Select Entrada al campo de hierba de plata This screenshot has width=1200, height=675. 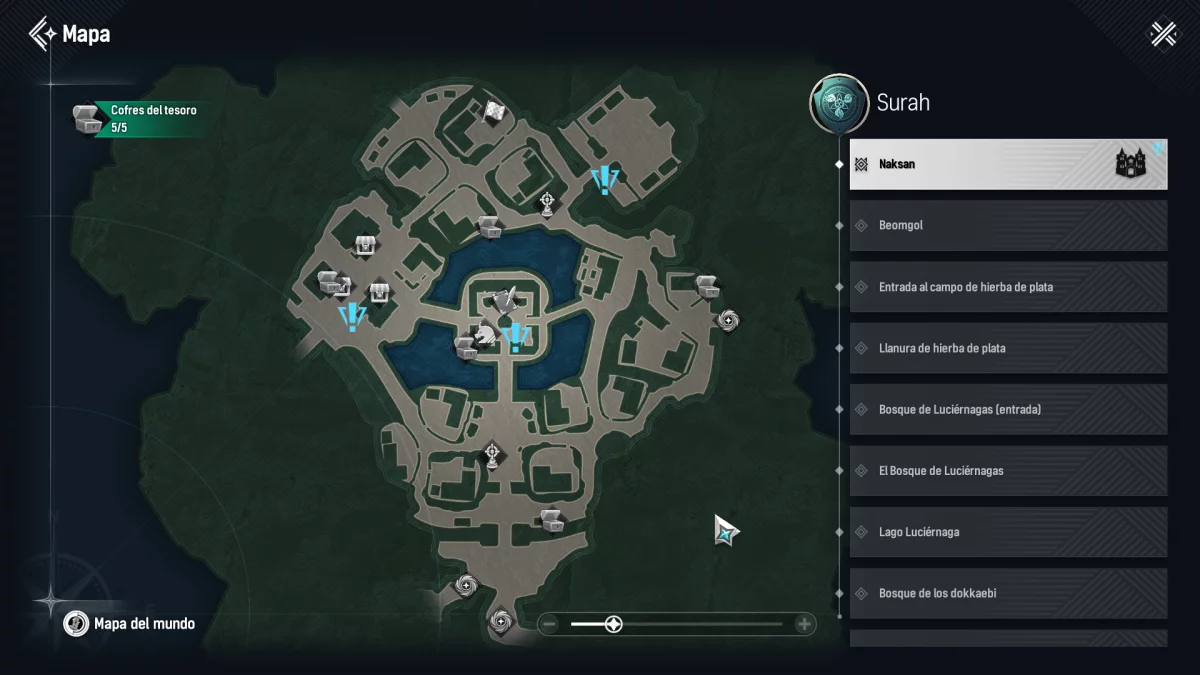1008,287
